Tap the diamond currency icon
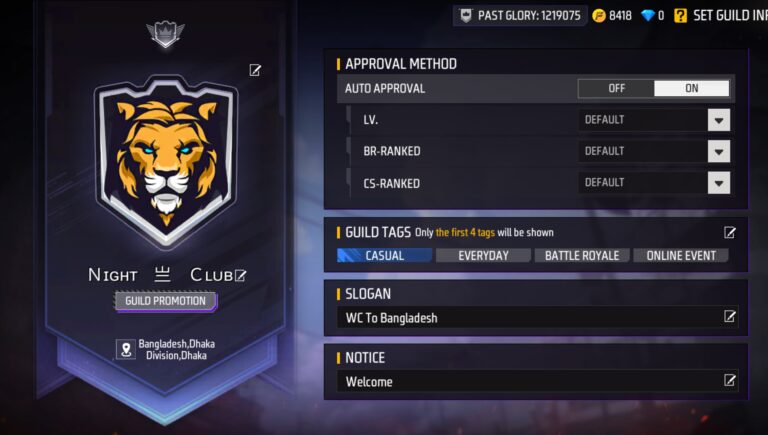The height and width of the screenshot is (435, 768). tap(647, 15)
